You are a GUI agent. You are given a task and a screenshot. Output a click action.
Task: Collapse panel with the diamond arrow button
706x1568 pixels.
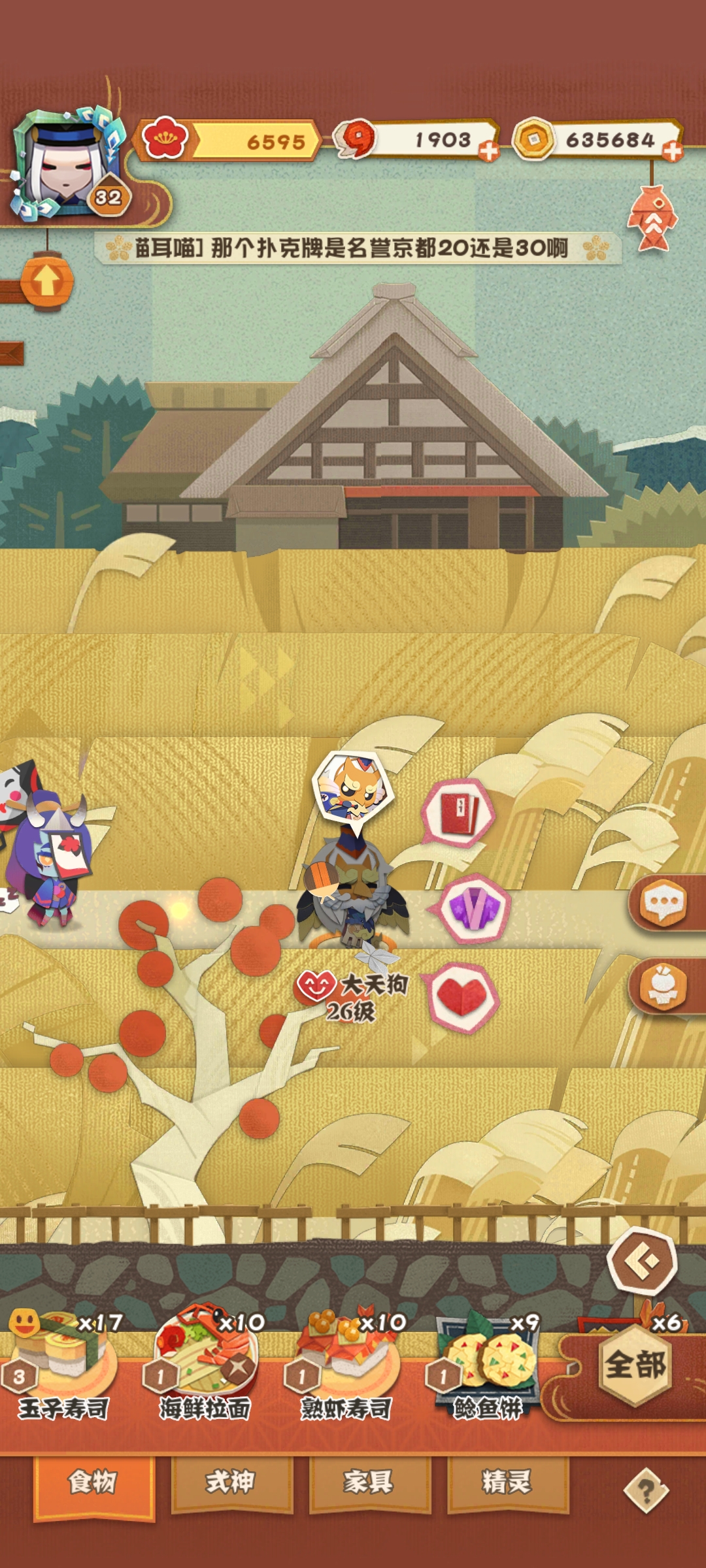pyautogui.click(x=642, y=1262)
